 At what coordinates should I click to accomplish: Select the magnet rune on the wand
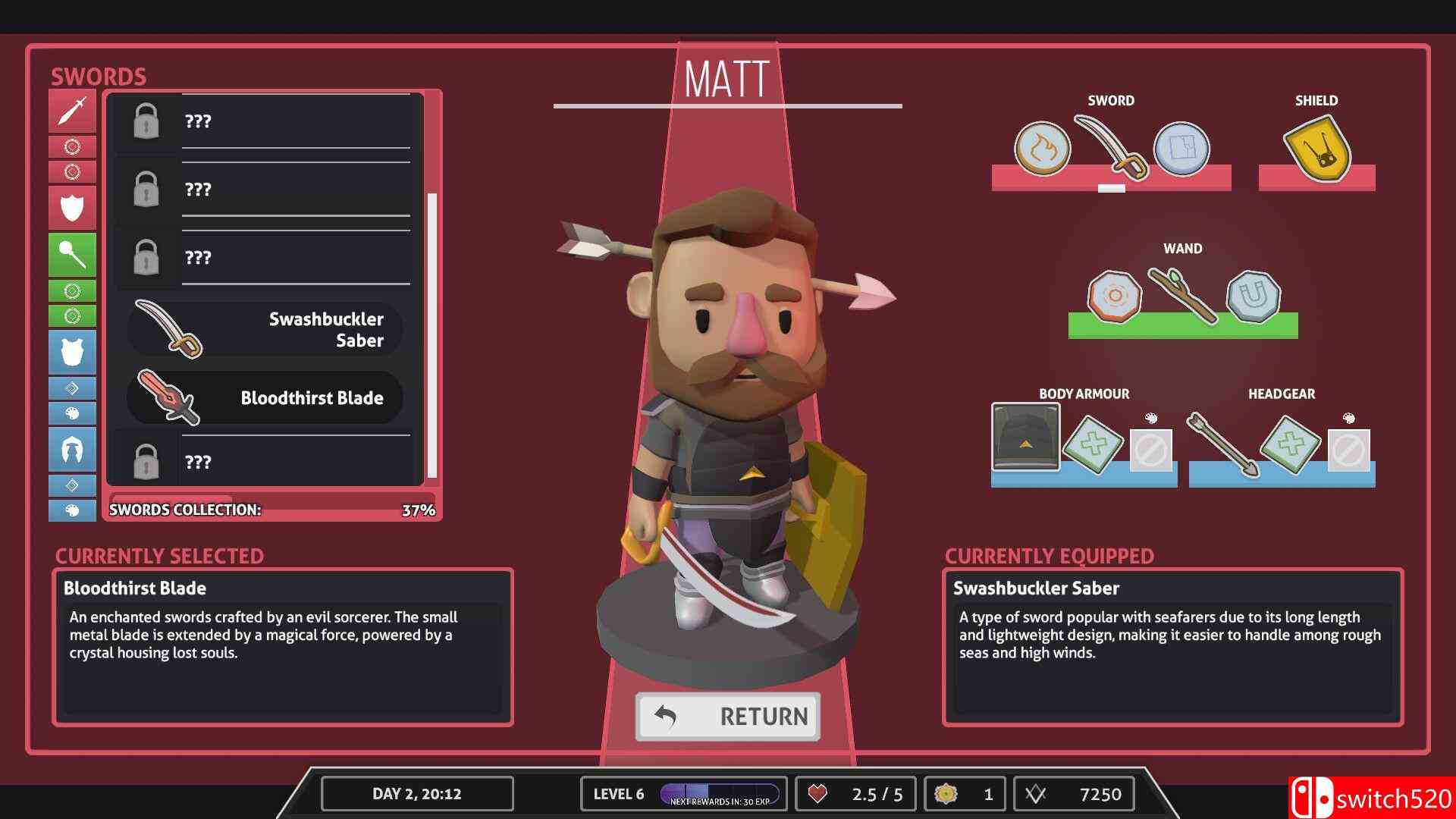pos(1253,296)
